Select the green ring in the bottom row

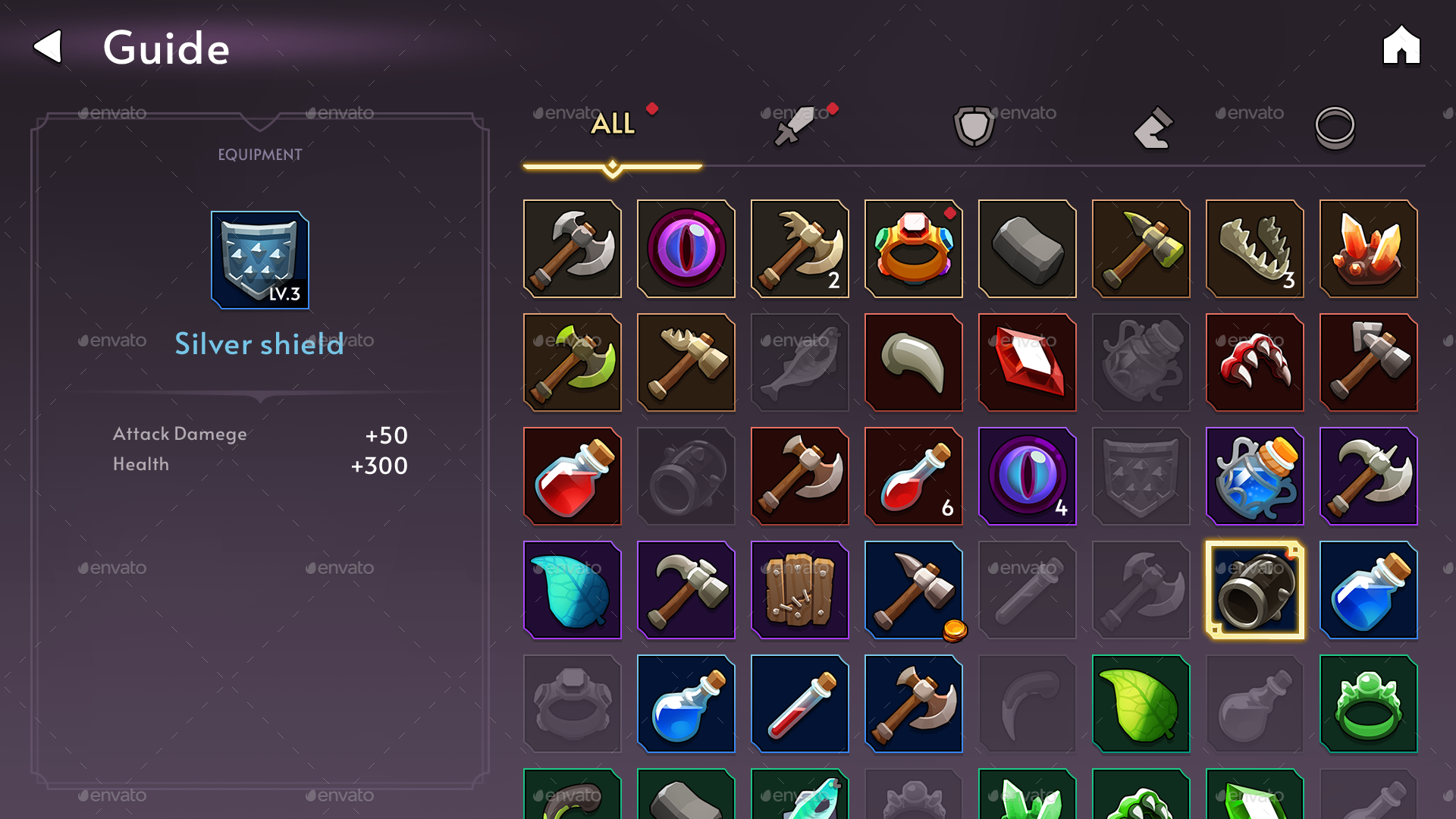[x=1369, y=704]
